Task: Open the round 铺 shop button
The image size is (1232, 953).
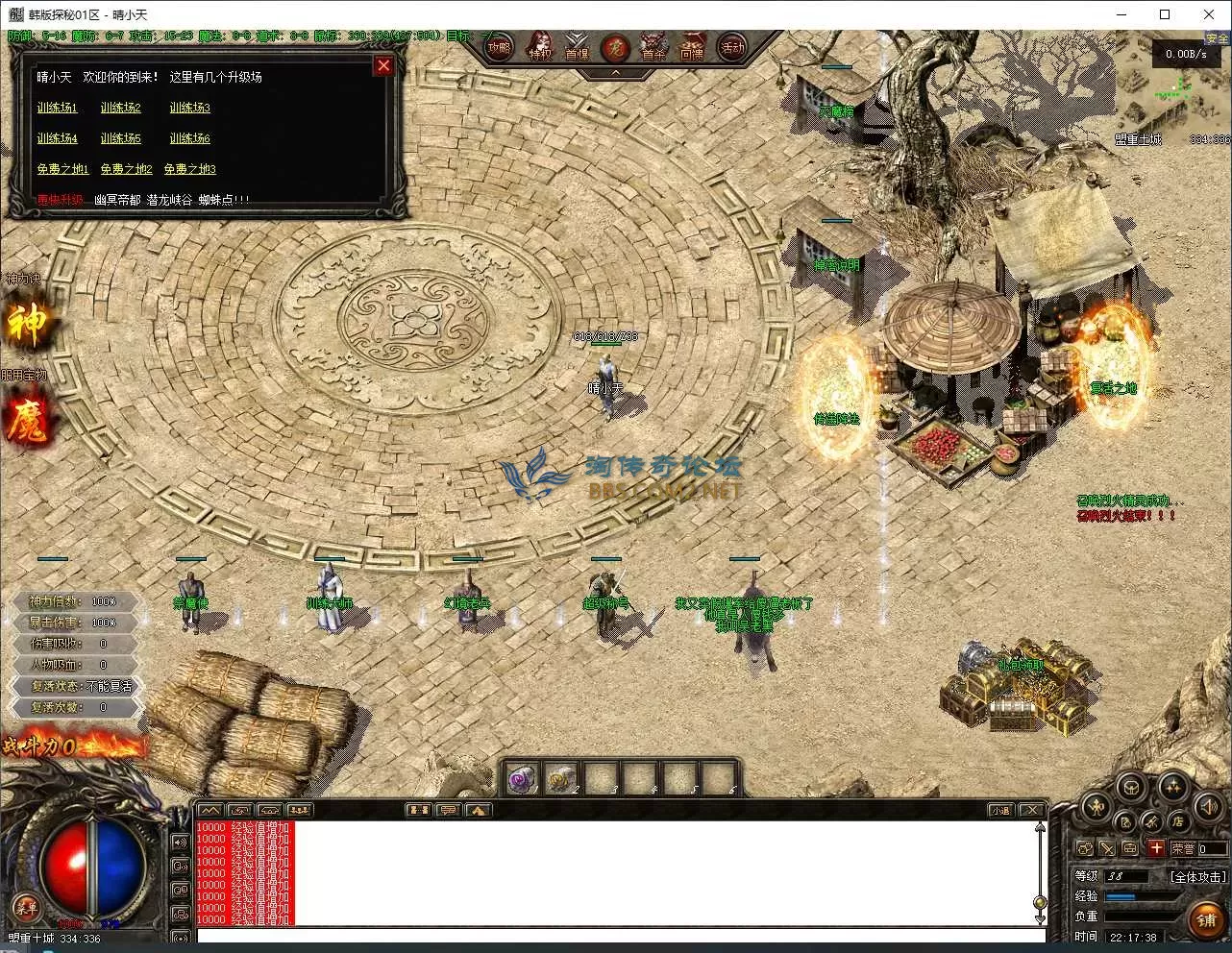Action: 1206,919
